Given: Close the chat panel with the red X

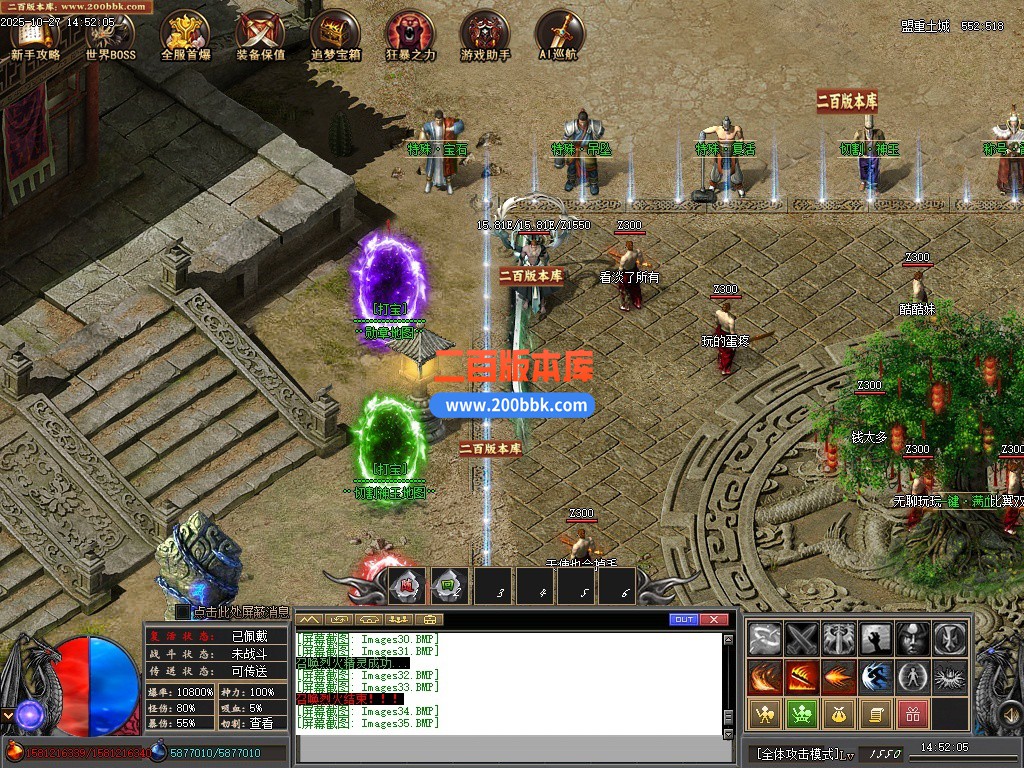Looking at the screenshot, I should (x=713, y=620).
